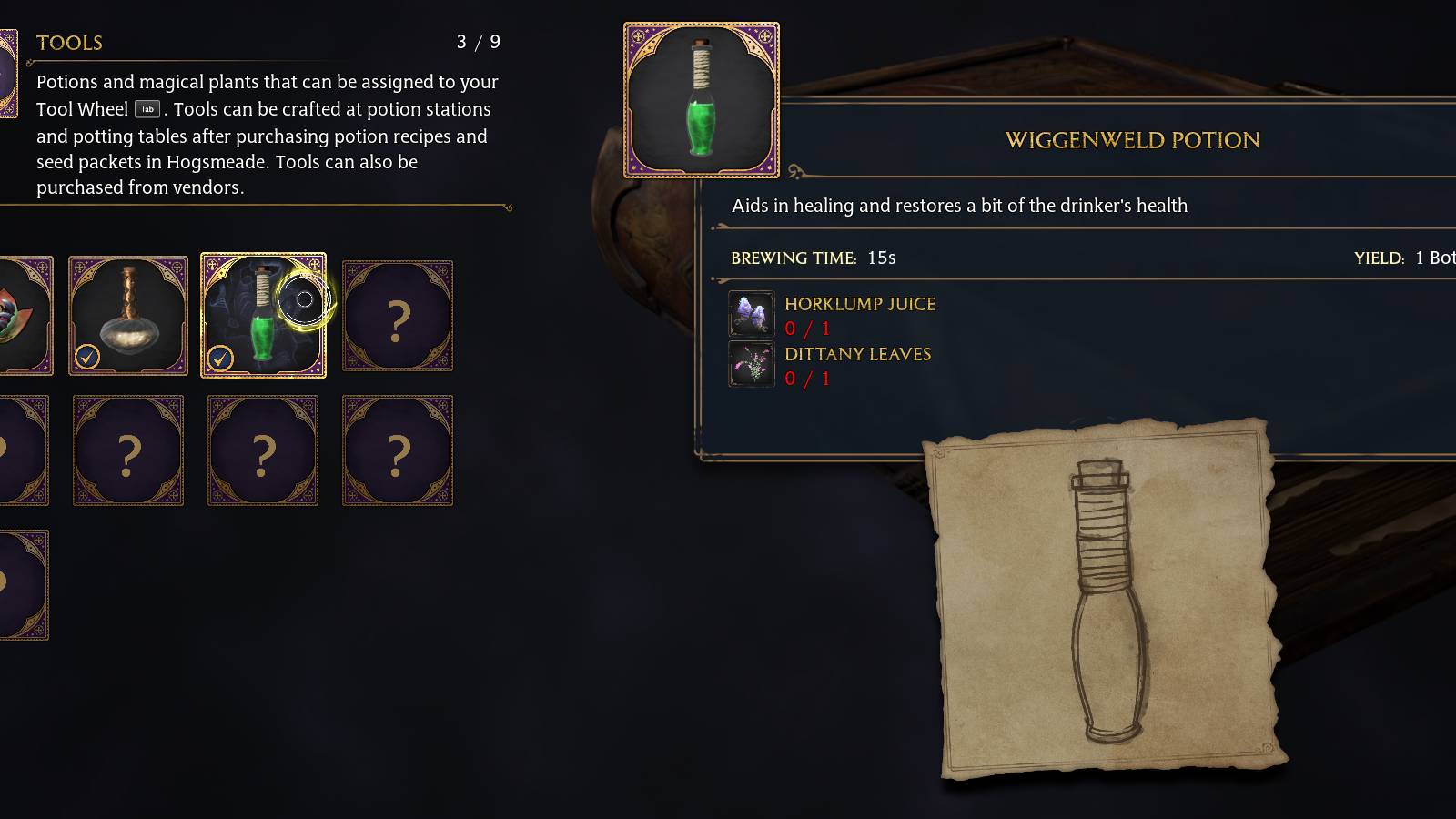Open the bottom-left partially visible locked card
The height and width of the screenshot is (819, 1456).
18,582
